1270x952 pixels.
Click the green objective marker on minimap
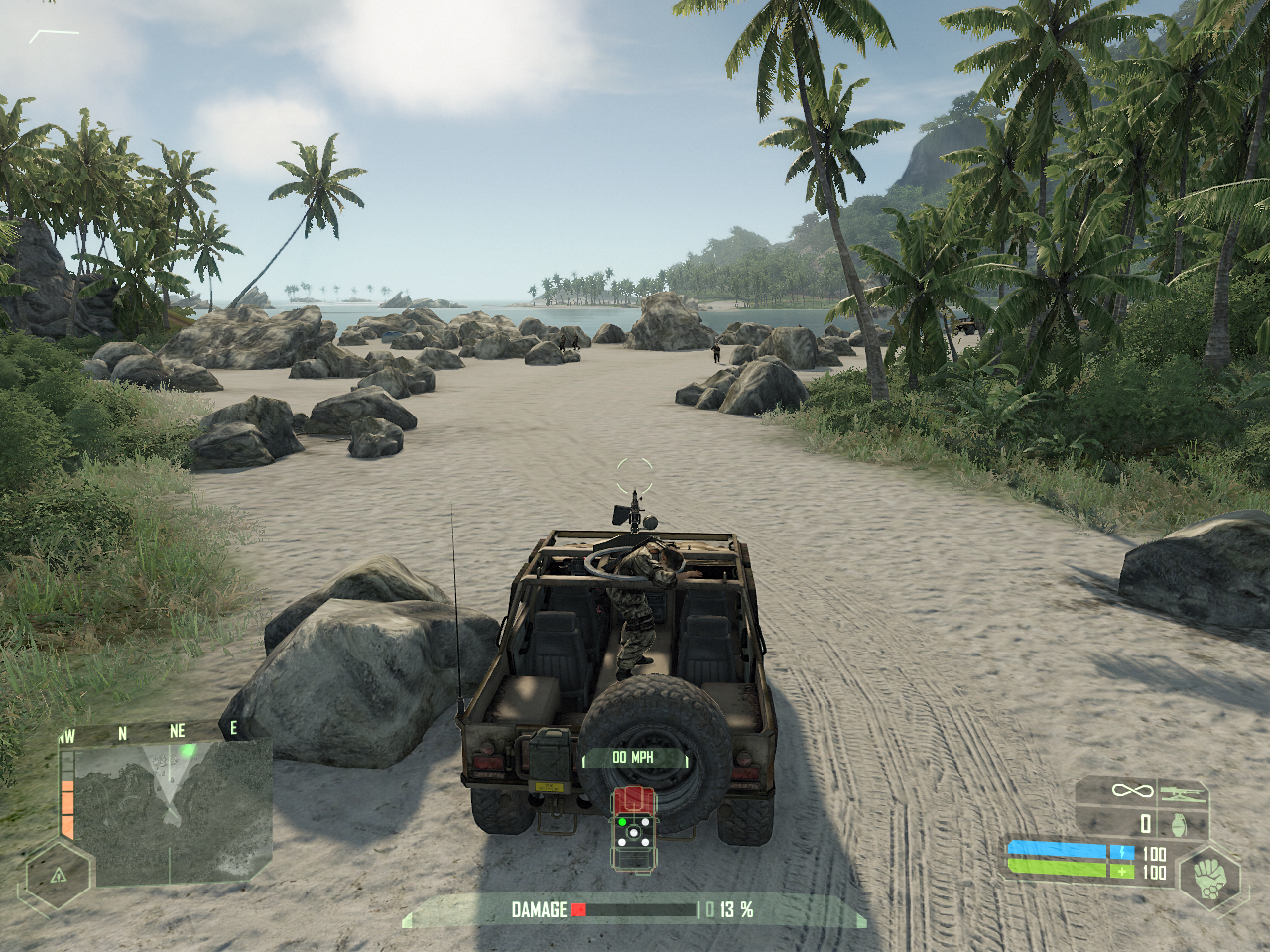(x=186, y=751)
